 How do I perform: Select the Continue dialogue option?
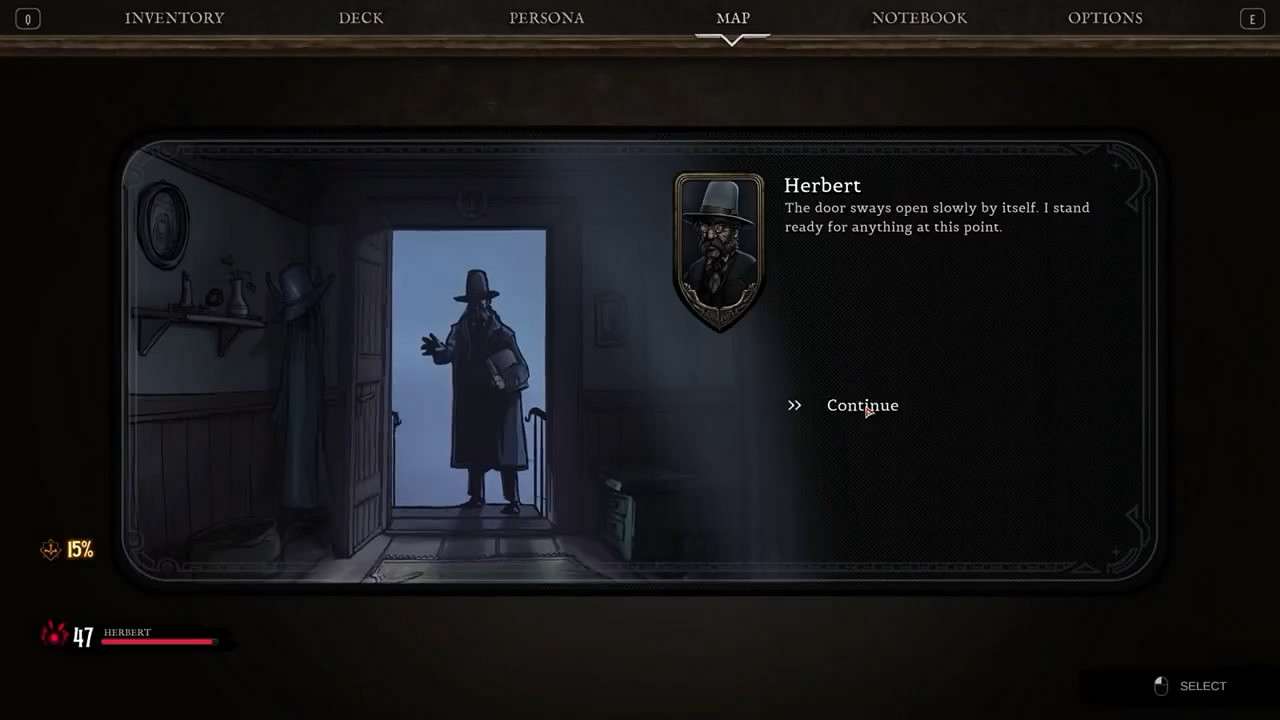coord(862,405)
